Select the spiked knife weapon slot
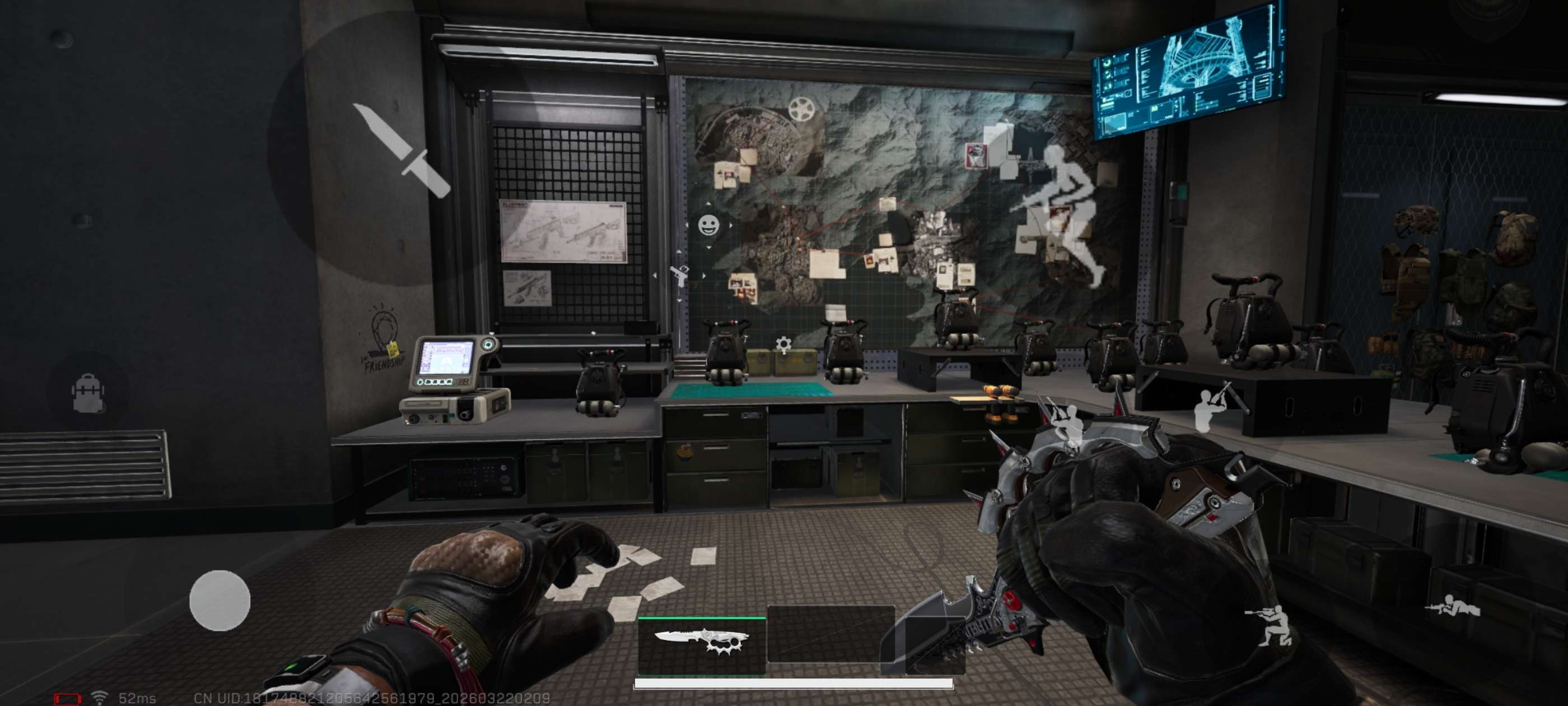This screenshot has width=1568, height=706. pyautogui.click(x=702, y=644)
